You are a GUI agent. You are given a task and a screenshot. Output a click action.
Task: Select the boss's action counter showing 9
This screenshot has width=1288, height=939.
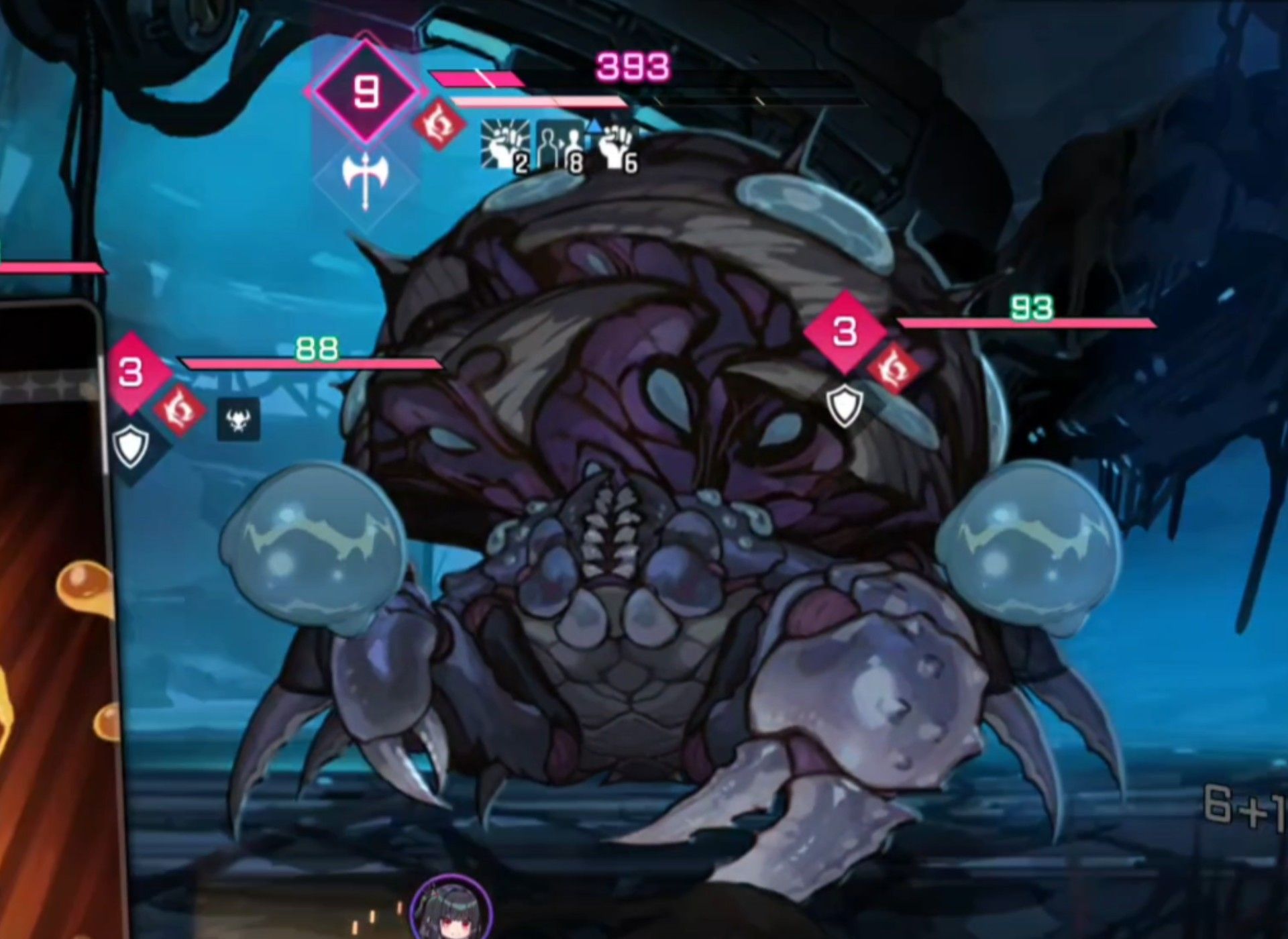tap(366, 92)
